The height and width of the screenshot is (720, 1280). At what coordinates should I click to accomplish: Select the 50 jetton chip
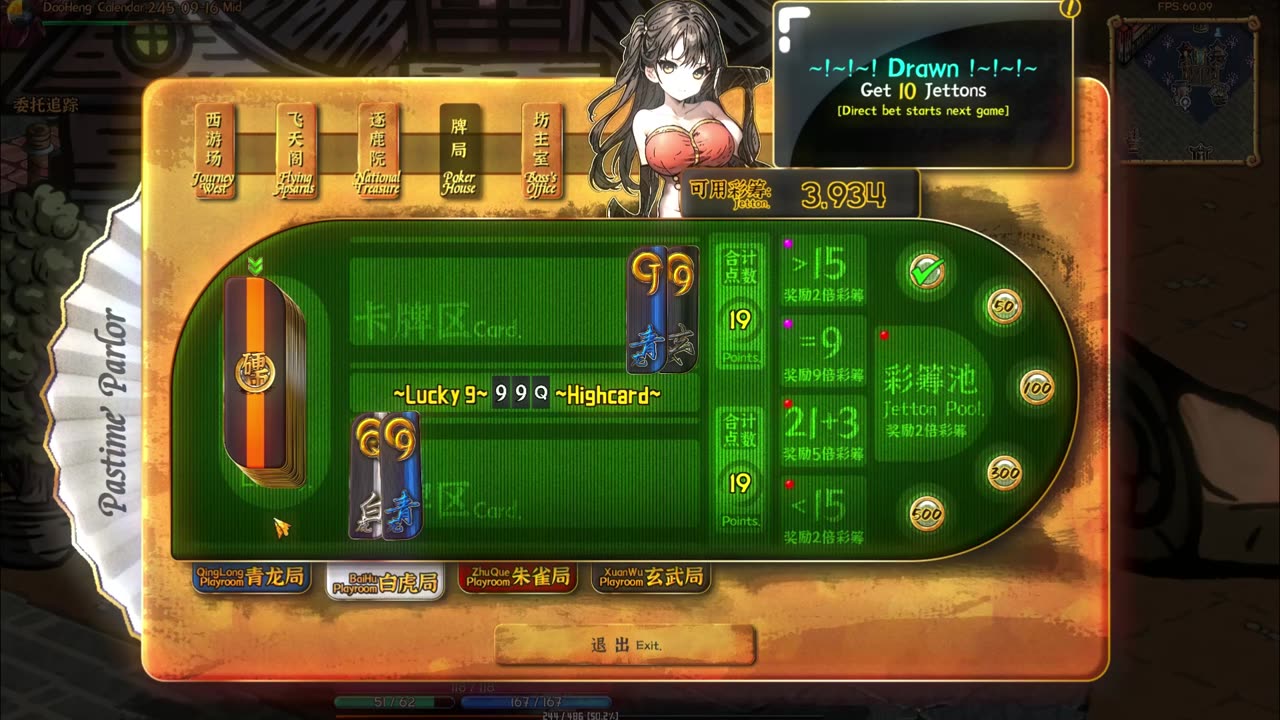[1004, 307]
